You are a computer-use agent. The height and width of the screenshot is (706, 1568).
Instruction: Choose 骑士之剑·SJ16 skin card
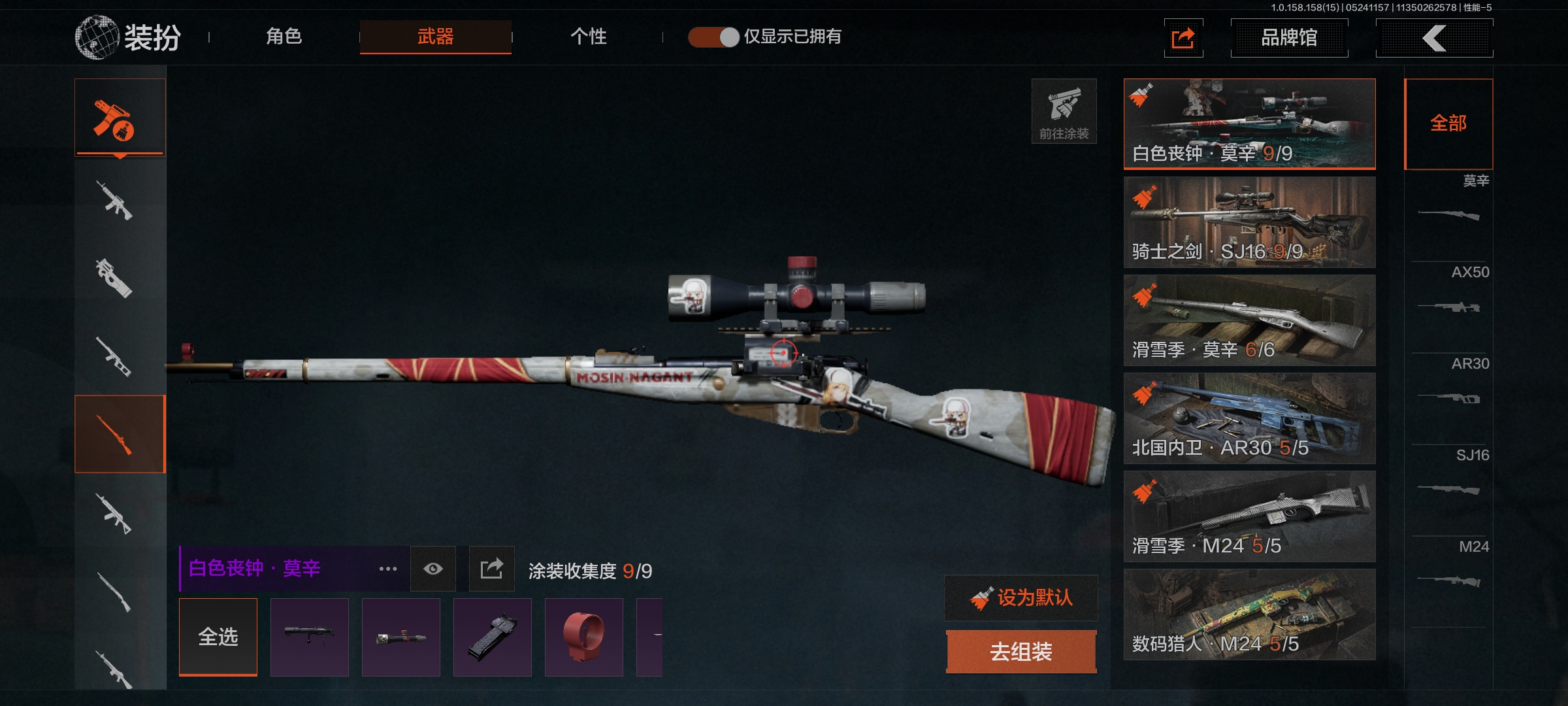pyautogui.click(x=1249, y=222)
